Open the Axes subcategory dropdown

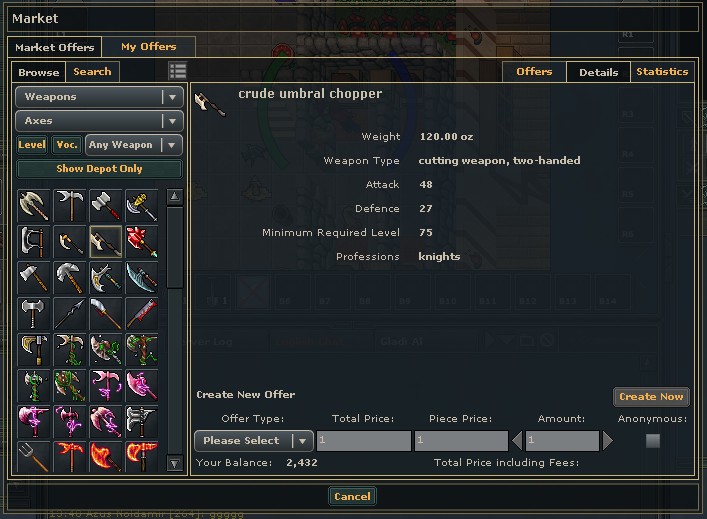coord(99,121)
